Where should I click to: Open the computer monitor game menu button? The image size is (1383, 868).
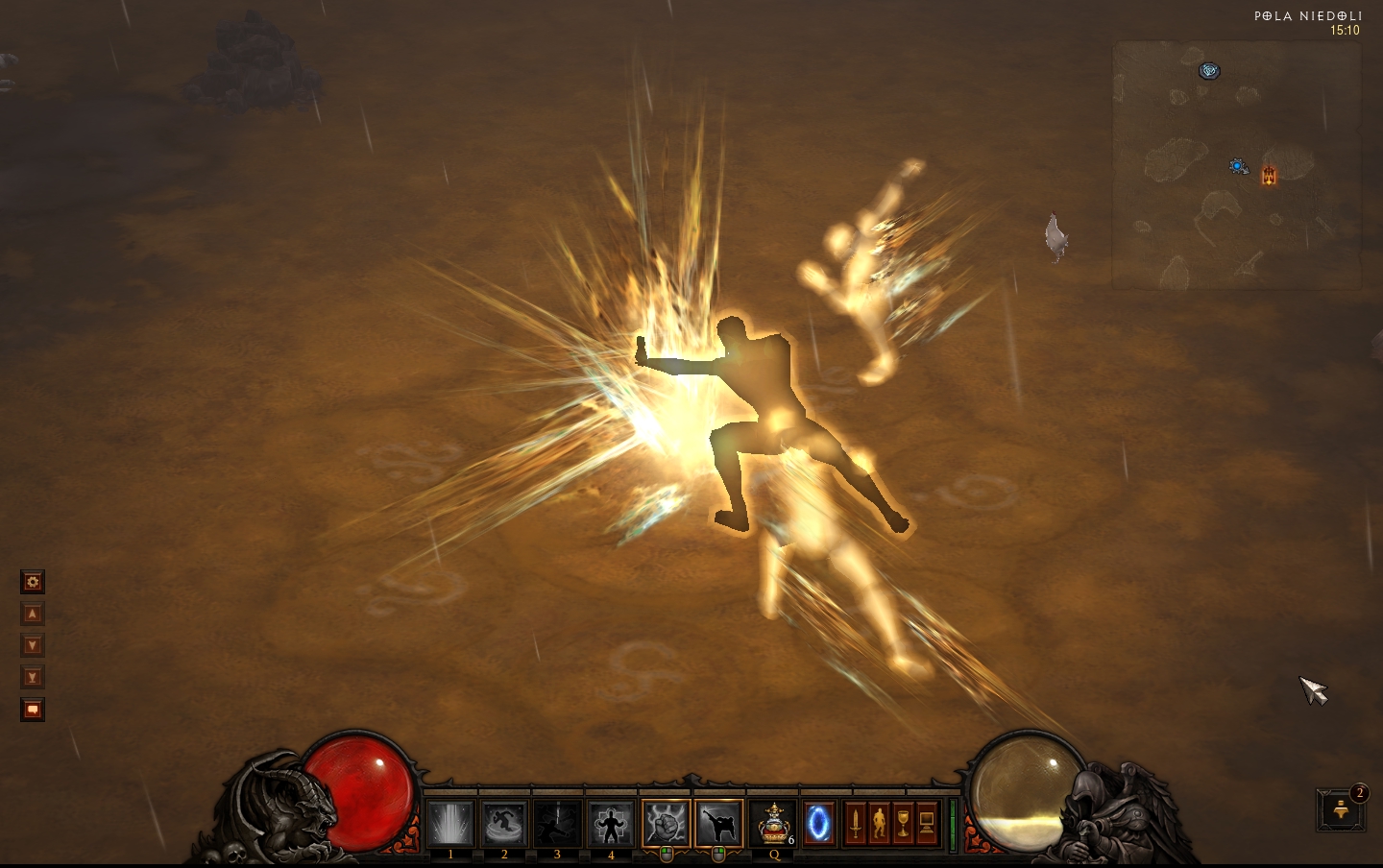click(x=927, y=824)
